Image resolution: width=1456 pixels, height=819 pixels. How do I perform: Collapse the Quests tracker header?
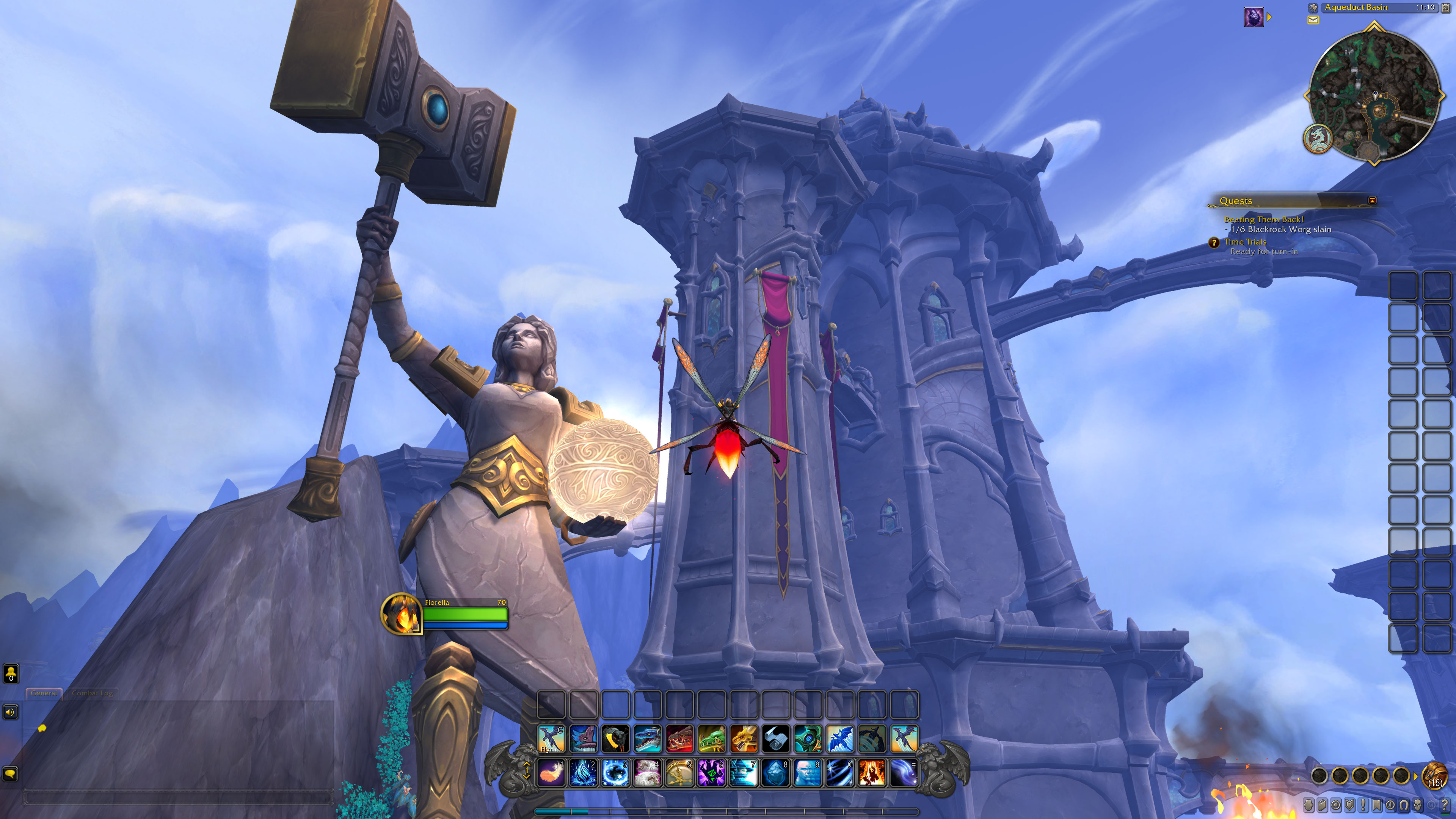[1372, 201]
